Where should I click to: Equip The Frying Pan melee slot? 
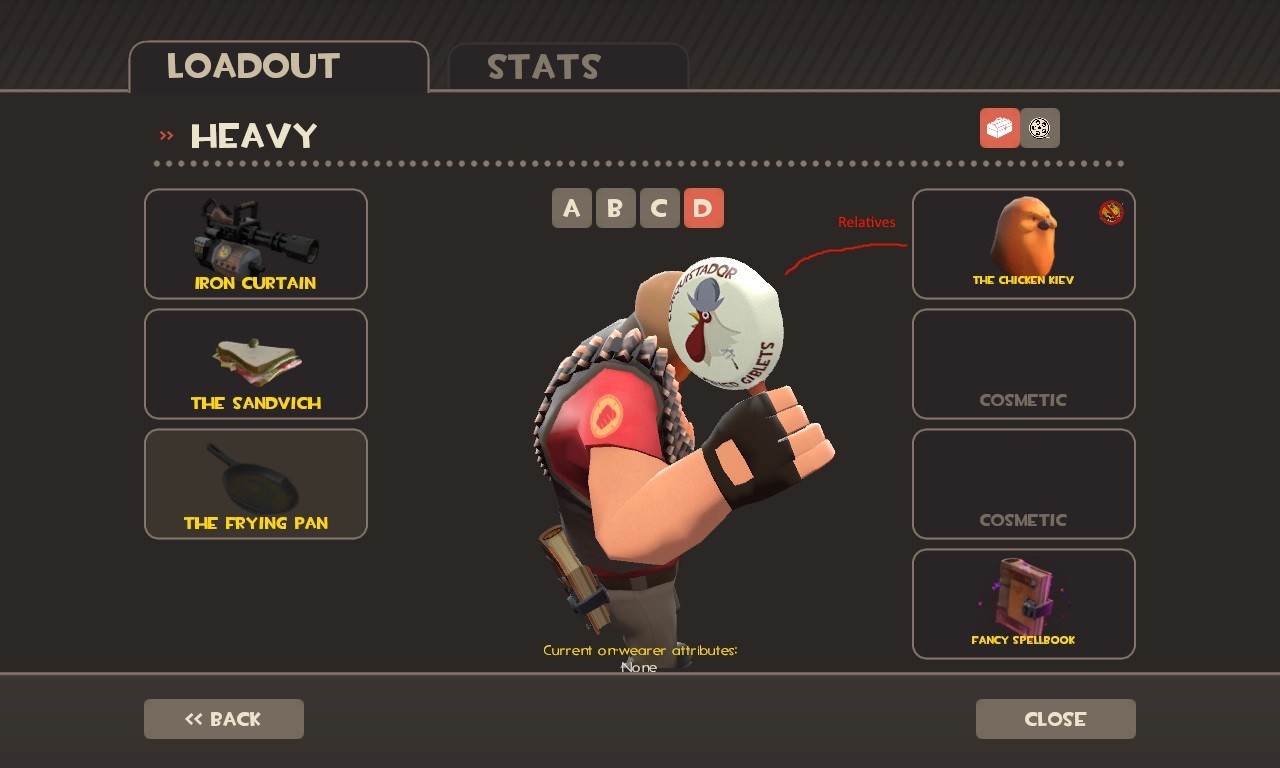(x=255, y=483)
